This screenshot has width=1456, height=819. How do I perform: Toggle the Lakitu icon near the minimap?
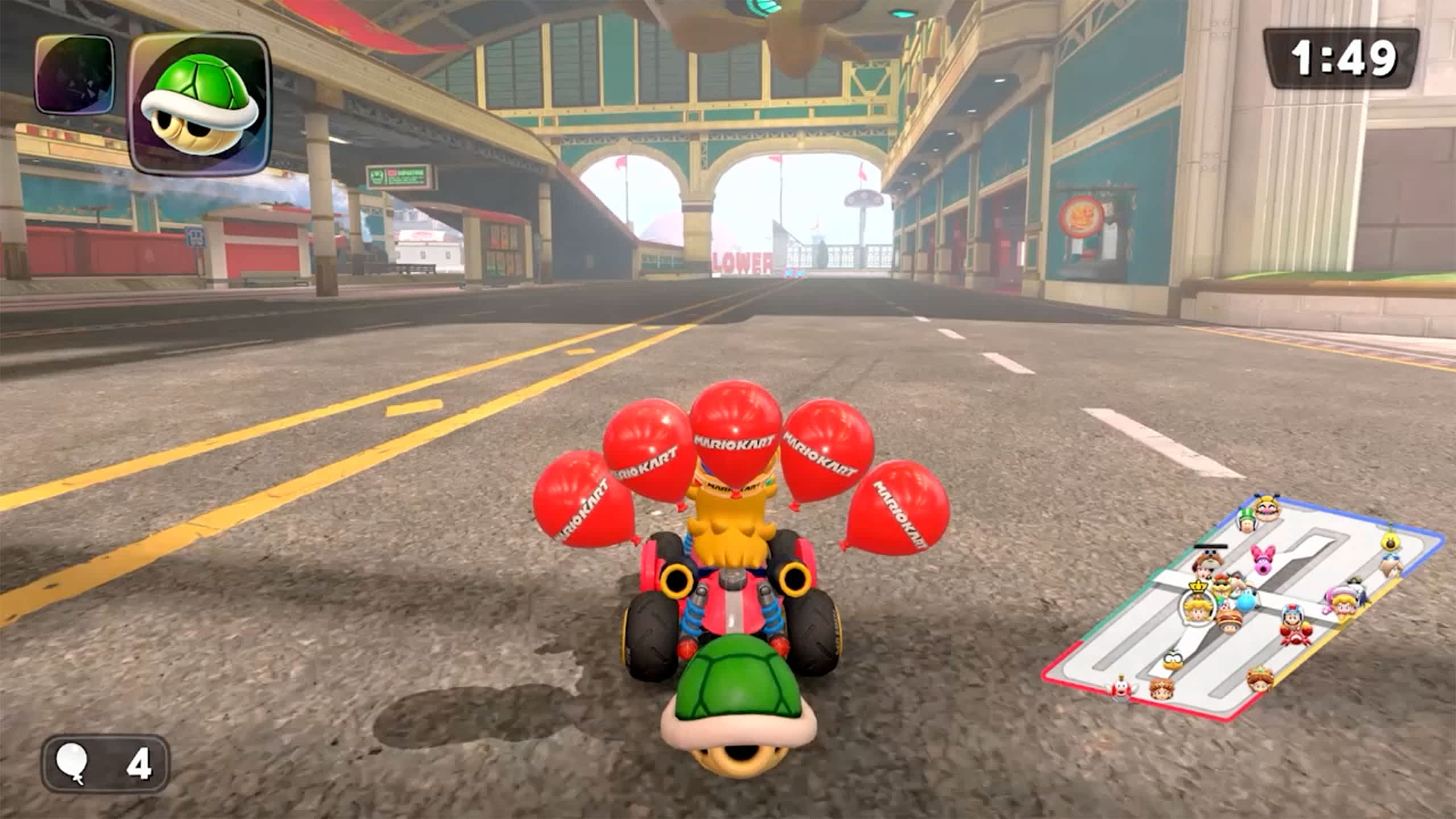tap(1174, 660)
